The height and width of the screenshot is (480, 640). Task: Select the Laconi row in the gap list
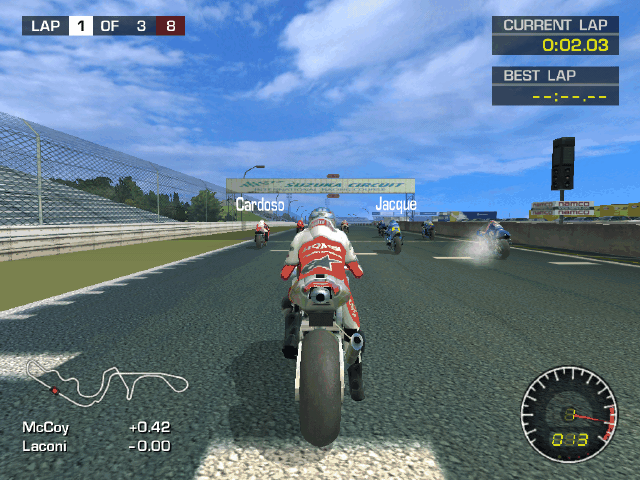[x=96, y=446]
